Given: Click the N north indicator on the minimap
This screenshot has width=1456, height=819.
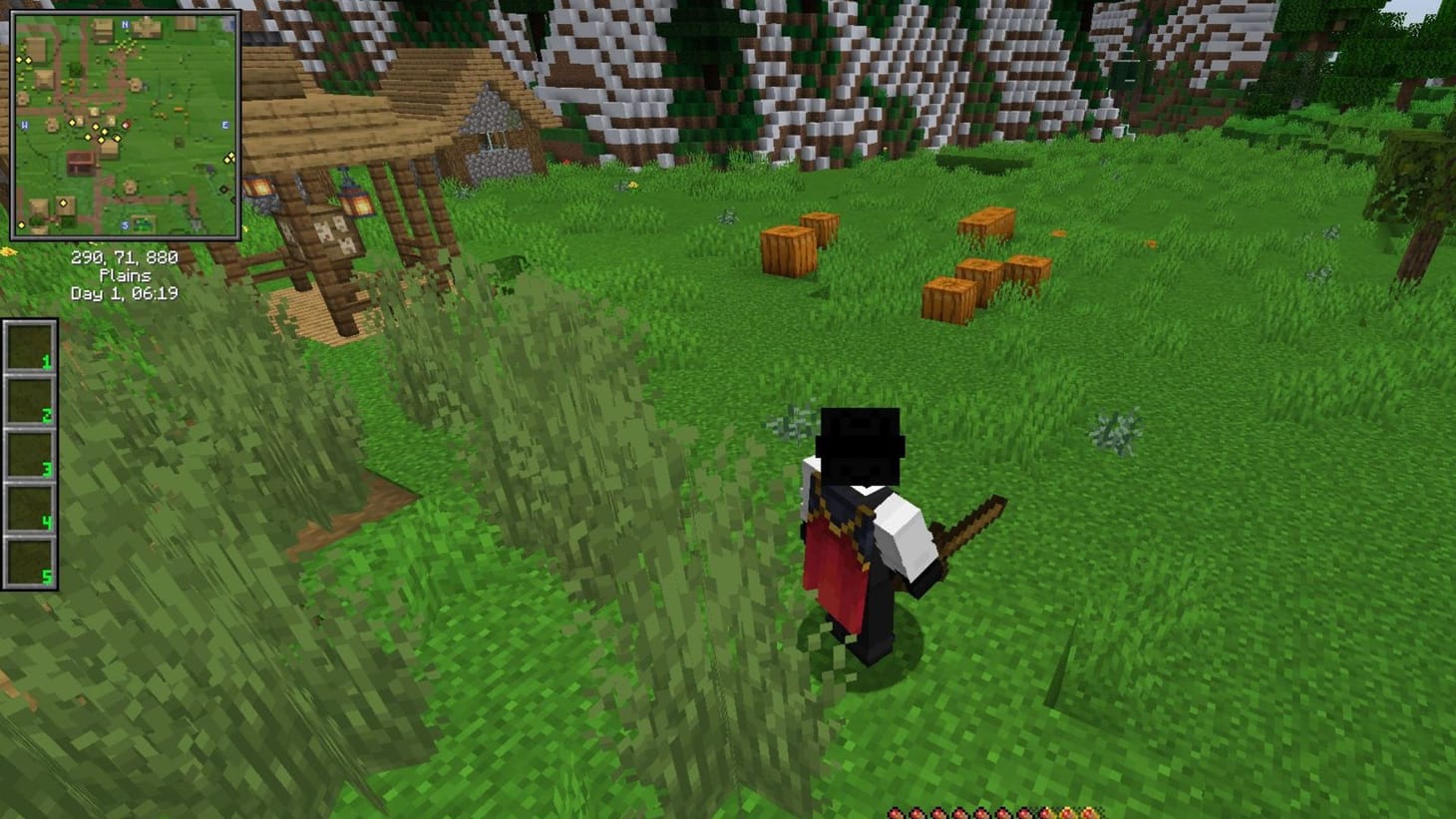Looking at the screenshot, I should (x=124, y=24).
